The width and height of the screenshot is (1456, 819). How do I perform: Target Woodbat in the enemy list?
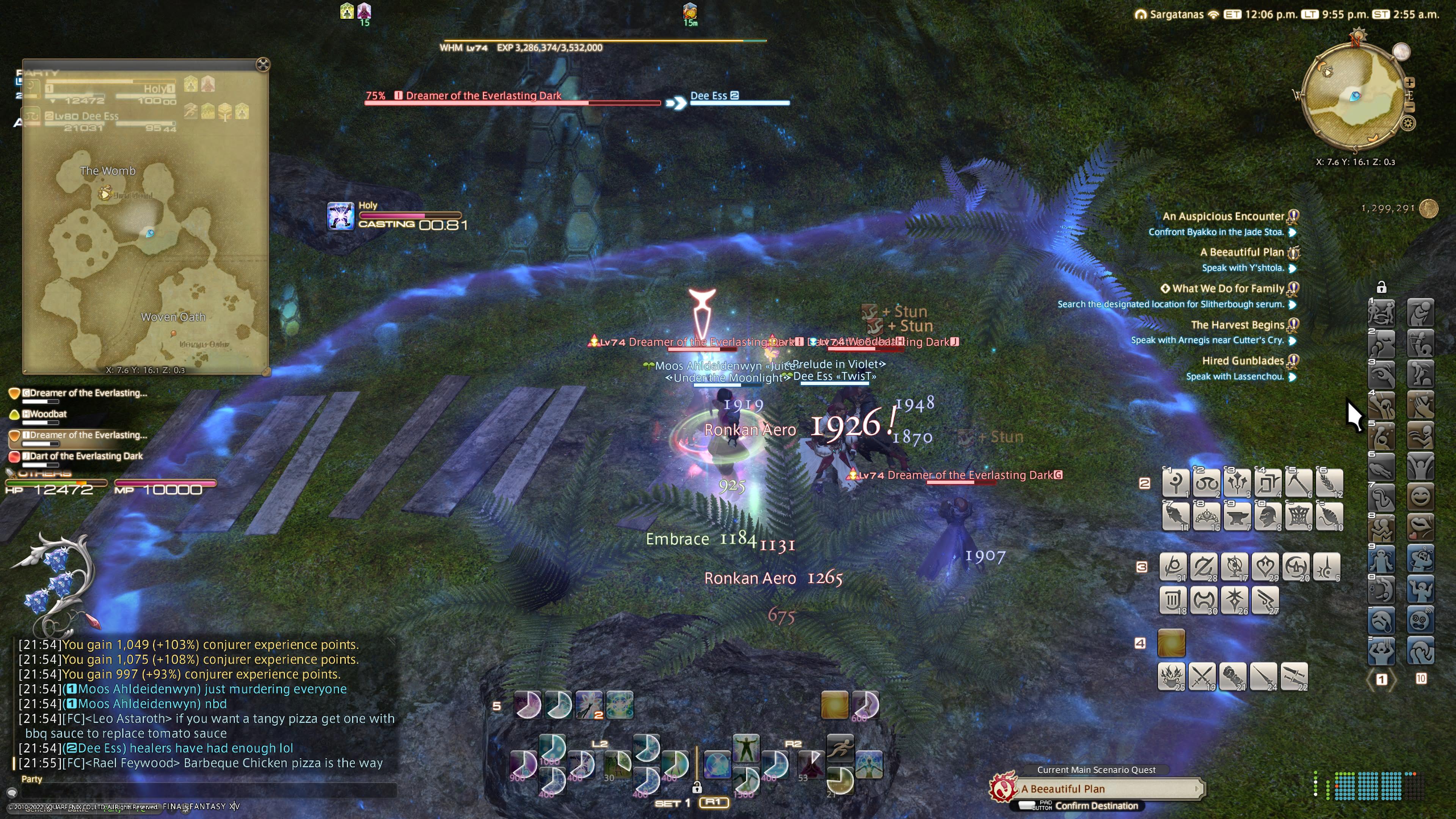(x=48, y=414)
